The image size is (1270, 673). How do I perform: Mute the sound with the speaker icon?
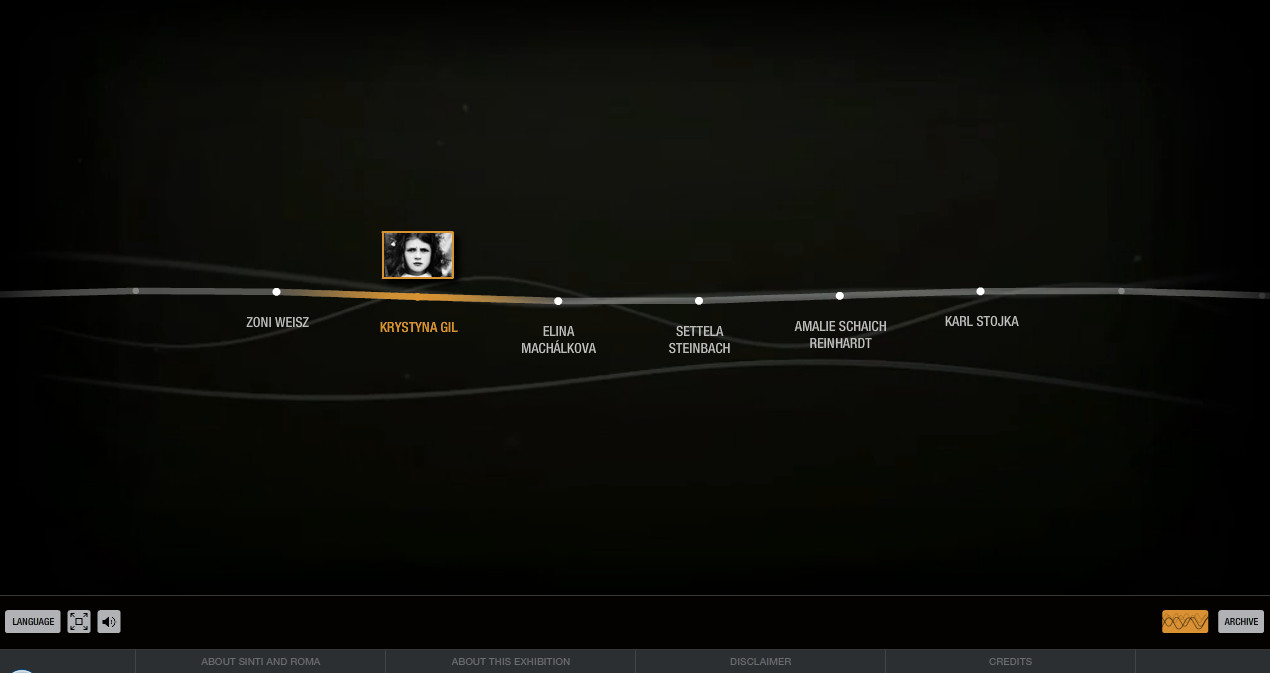click(x=109, y=622)
